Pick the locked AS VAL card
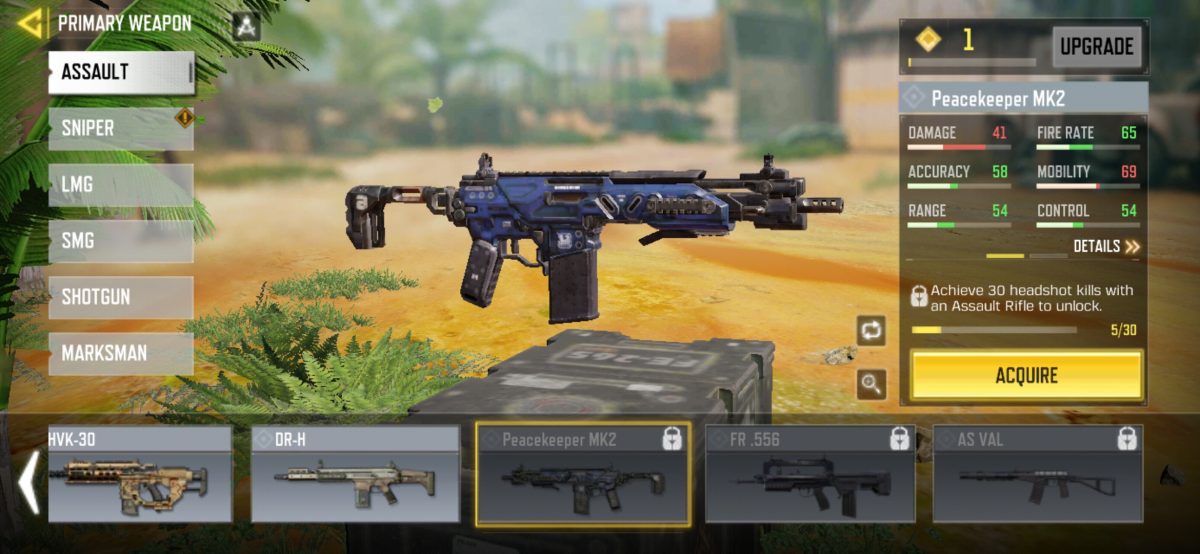This screenshot has height=554, width=1200. pos(1037,475)
